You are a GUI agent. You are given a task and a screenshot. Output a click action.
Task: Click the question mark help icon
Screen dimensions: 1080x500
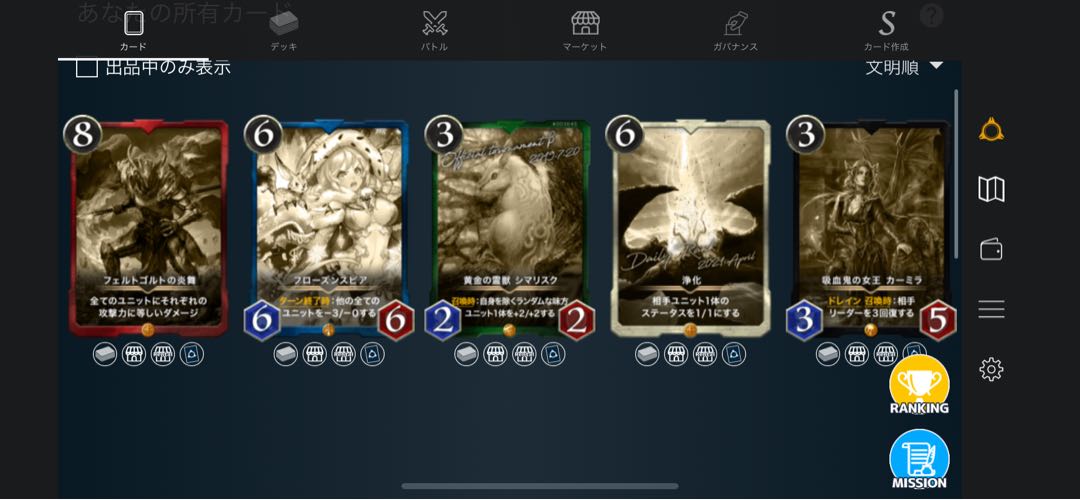pyautogui.click(x=931, y=15)
